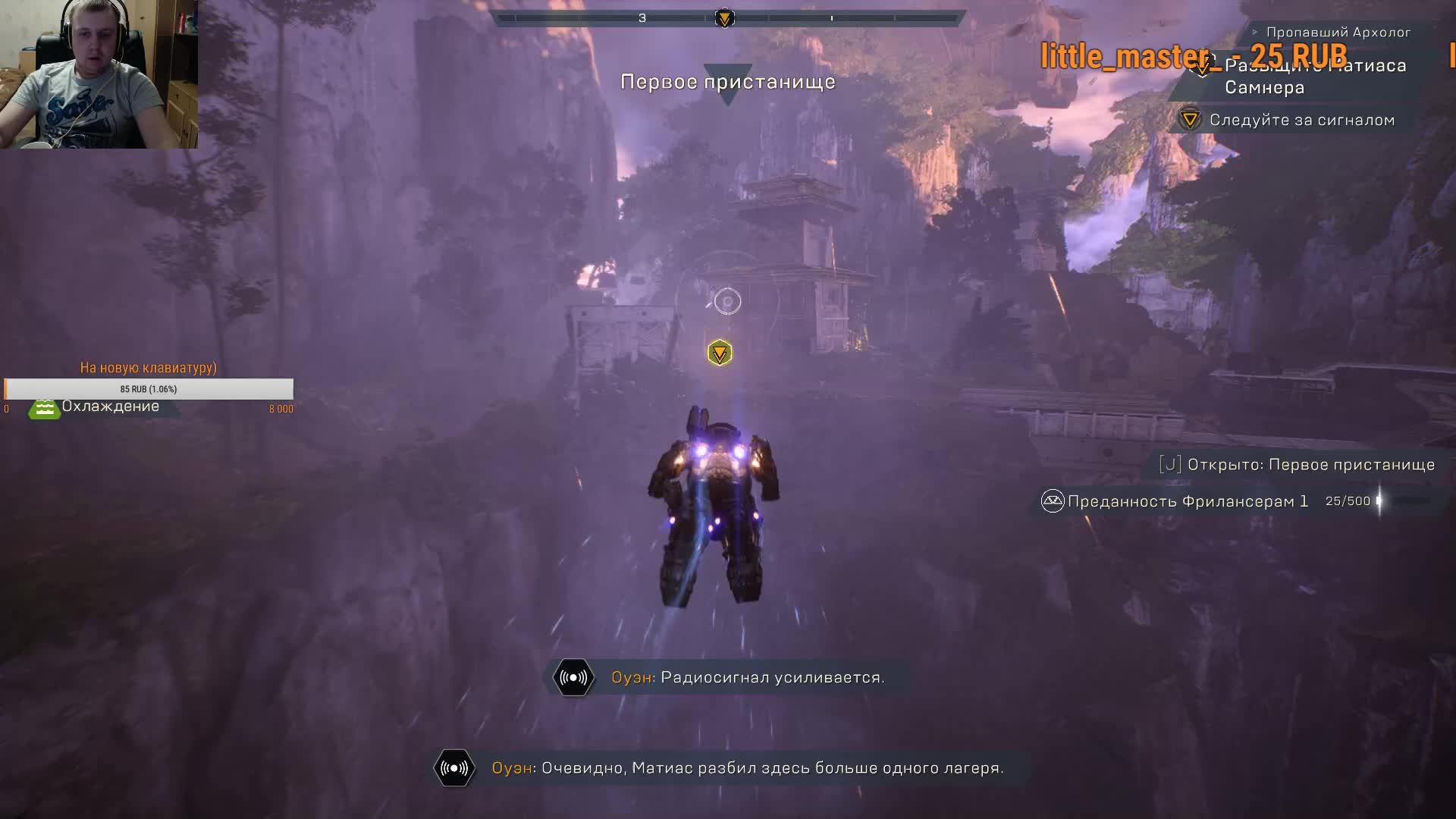This screenshot has height=819, width=1456.
Task: Click the compass bar objective marker
Action: click(724, 18)
